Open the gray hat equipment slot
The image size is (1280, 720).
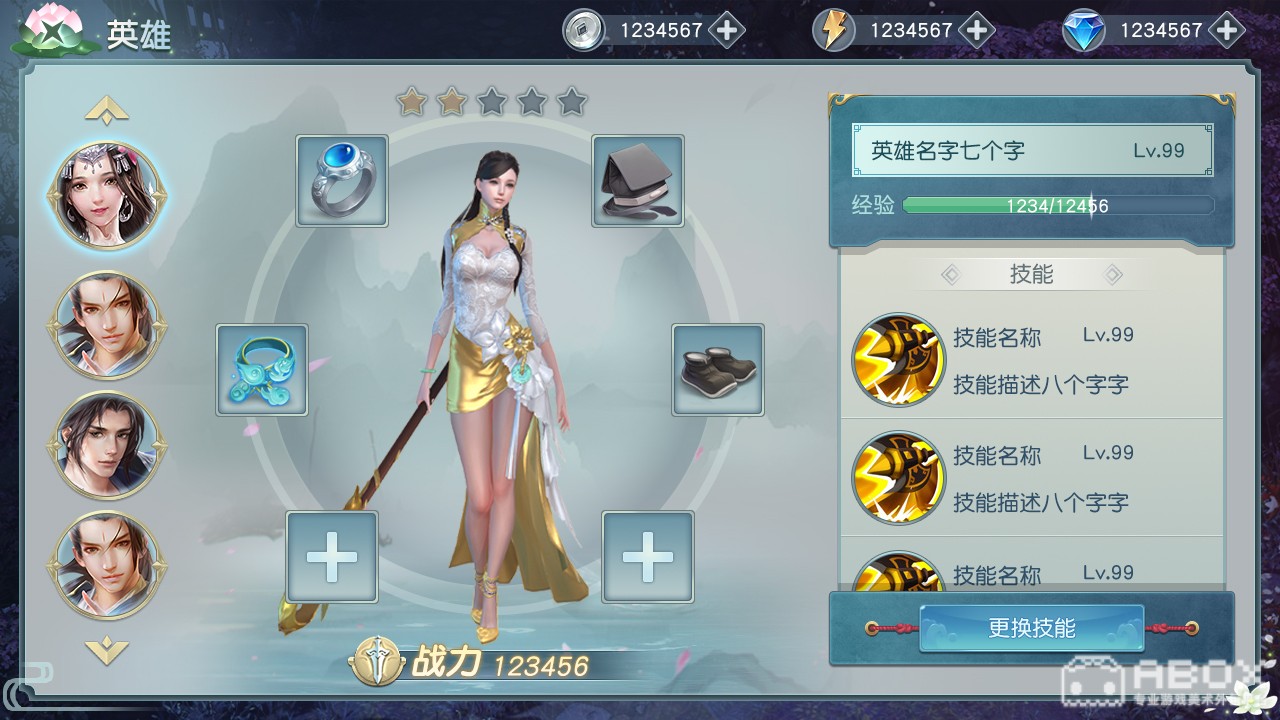[x=638, y=181]
